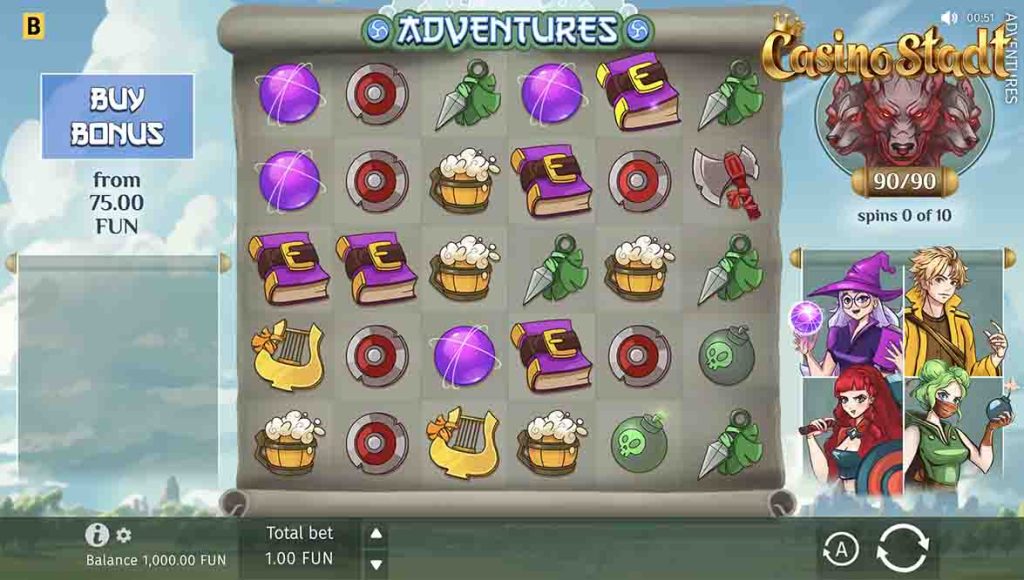Toggle sound with the speaker icon
1024x580 pixels.
click(x=949, y=18)
